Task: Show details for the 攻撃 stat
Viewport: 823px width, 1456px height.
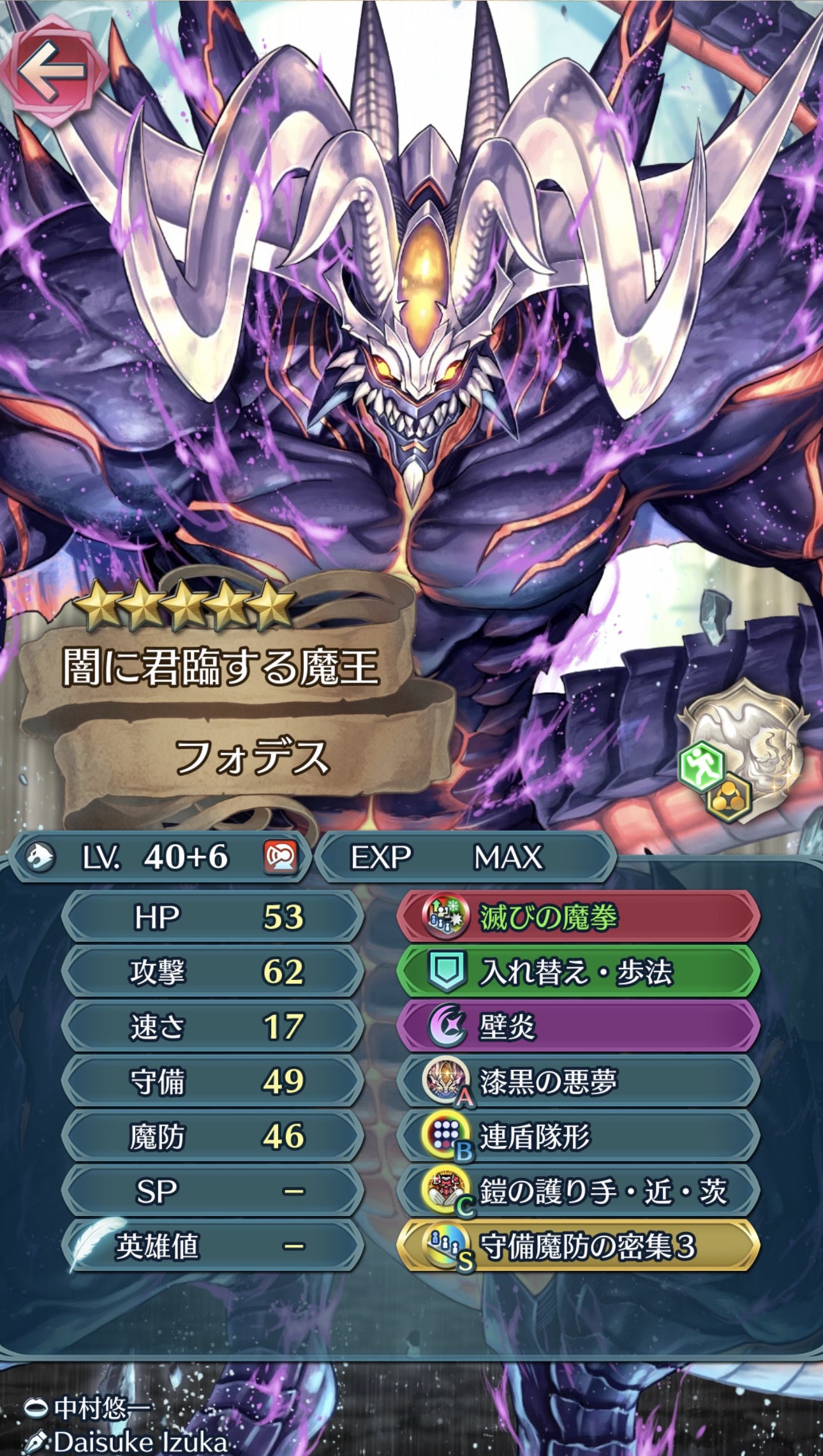Action: [x=214, y=972]
